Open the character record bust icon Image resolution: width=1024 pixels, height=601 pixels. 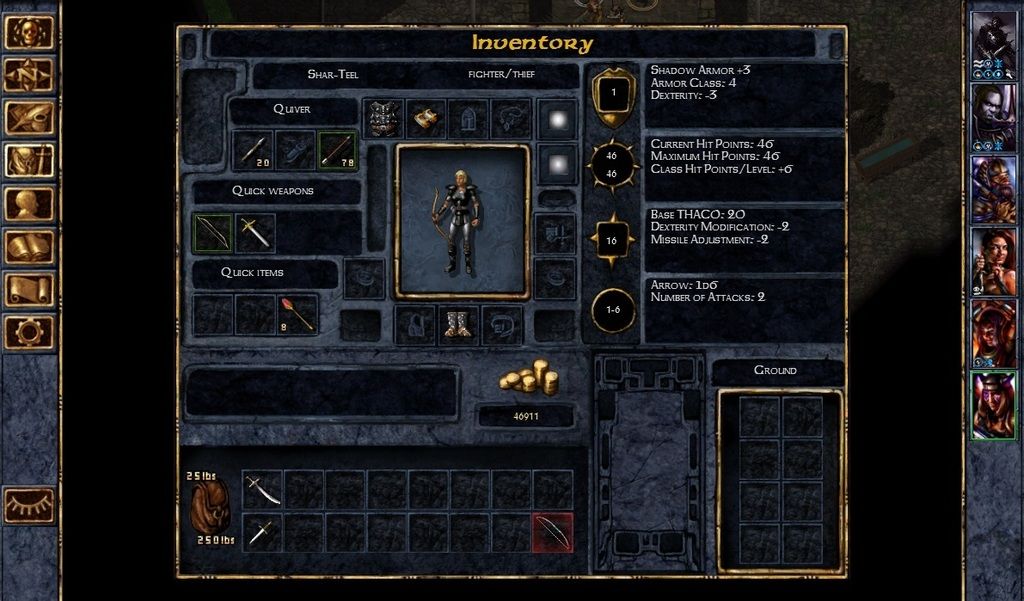29,203
